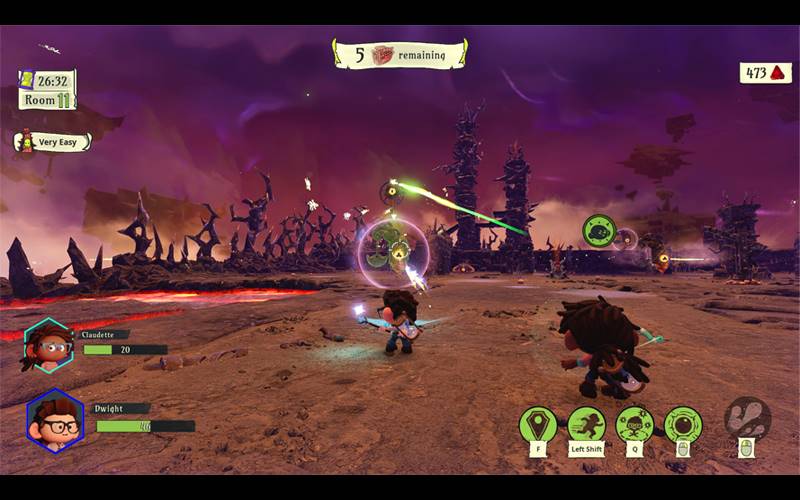Select Dwight's hexagonal portrait
This screenshot has height=500, width=800.
[x=55, y=419]
